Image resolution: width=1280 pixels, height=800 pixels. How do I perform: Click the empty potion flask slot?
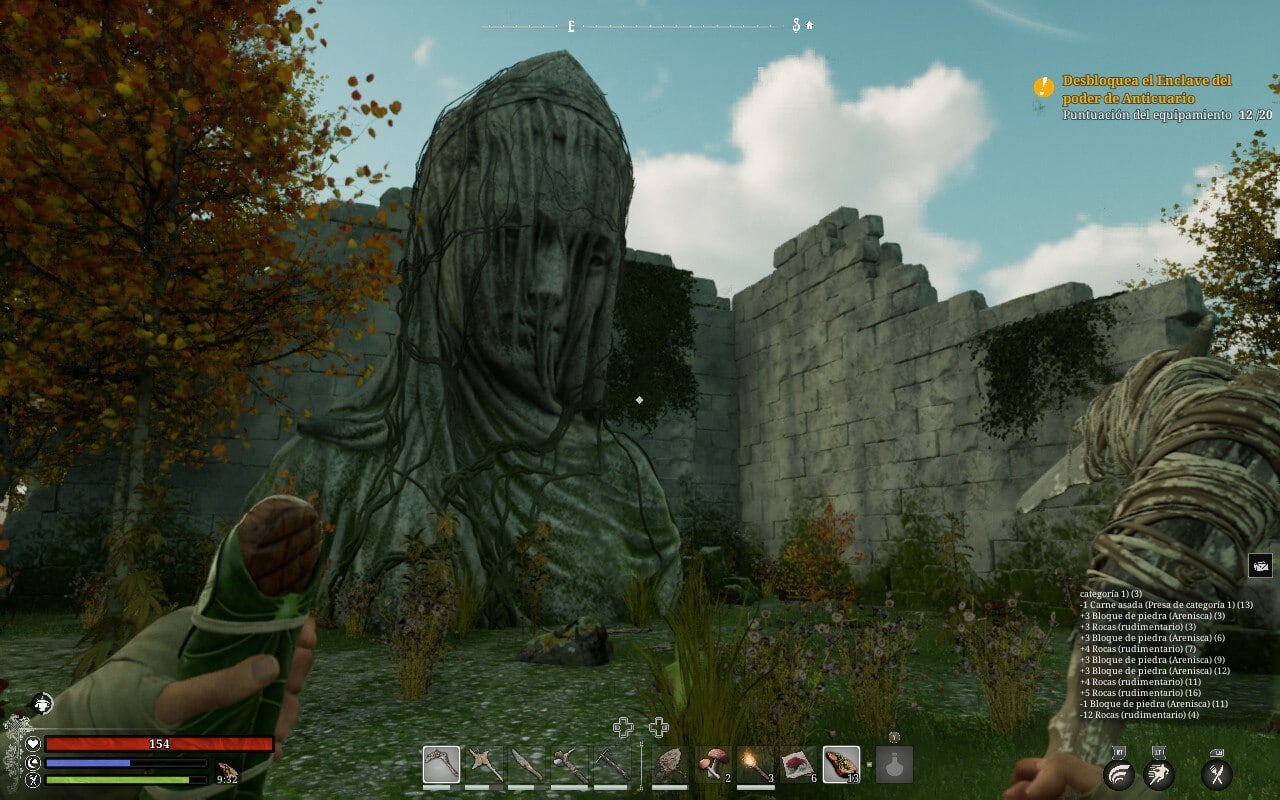(x=894, y=765)
